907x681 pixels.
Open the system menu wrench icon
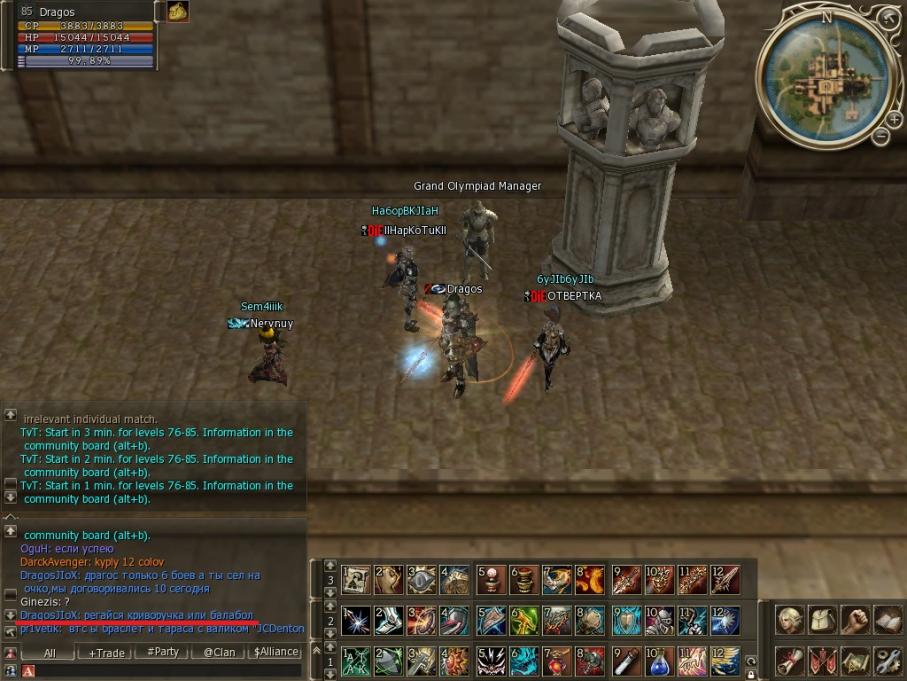(887, 660)
